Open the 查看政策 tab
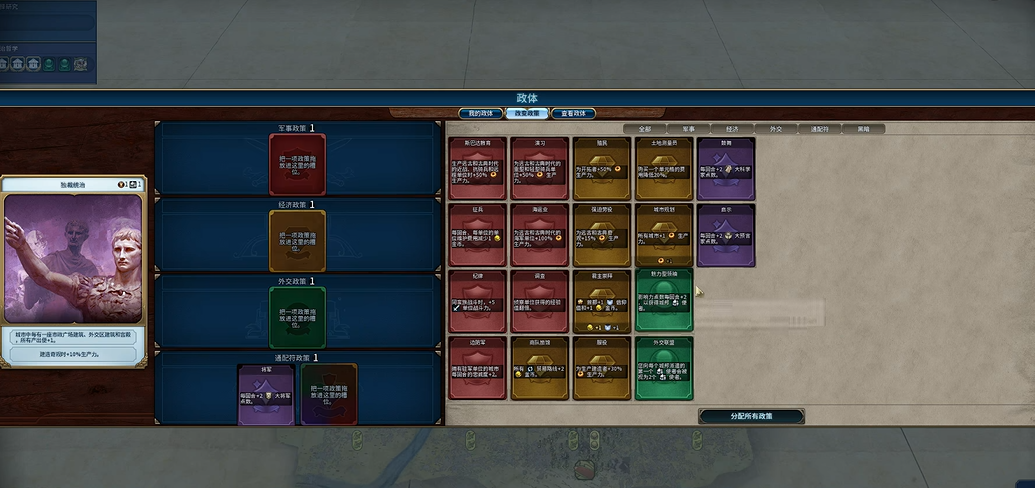 click(x=575, y=113)
